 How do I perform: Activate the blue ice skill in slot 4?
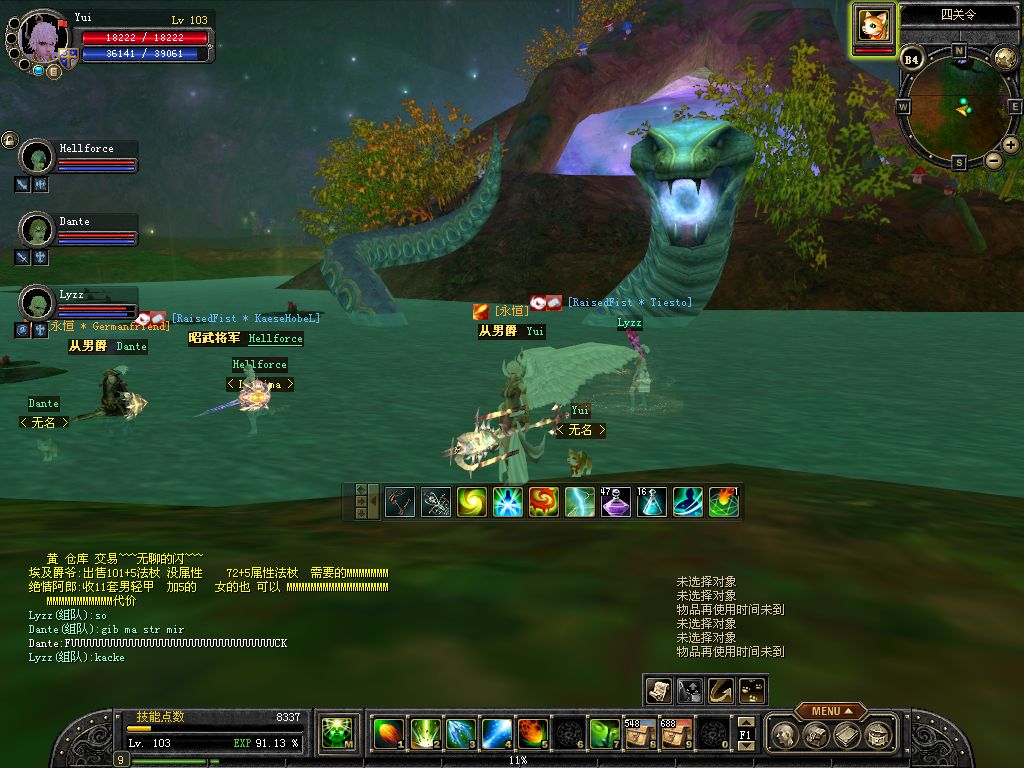[x=497, y=734]
